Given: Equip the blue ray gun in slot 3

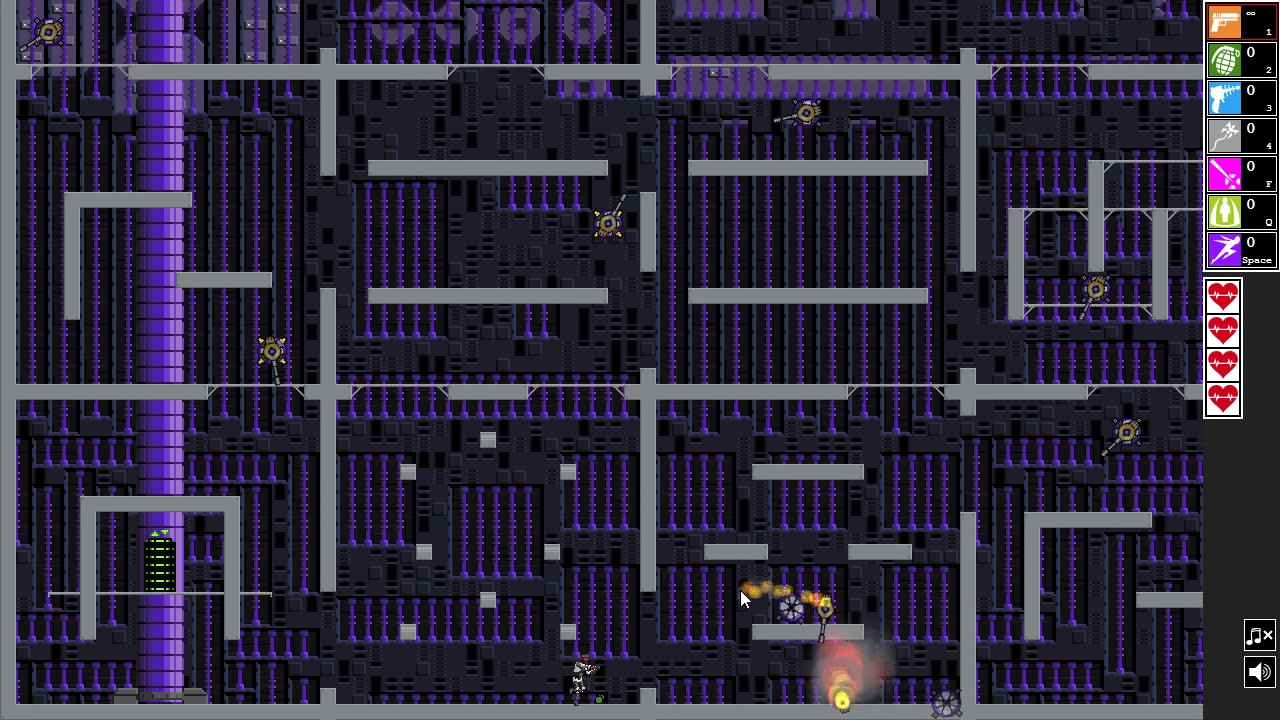Looking at the screenshot, I should tap(1225, 97).
